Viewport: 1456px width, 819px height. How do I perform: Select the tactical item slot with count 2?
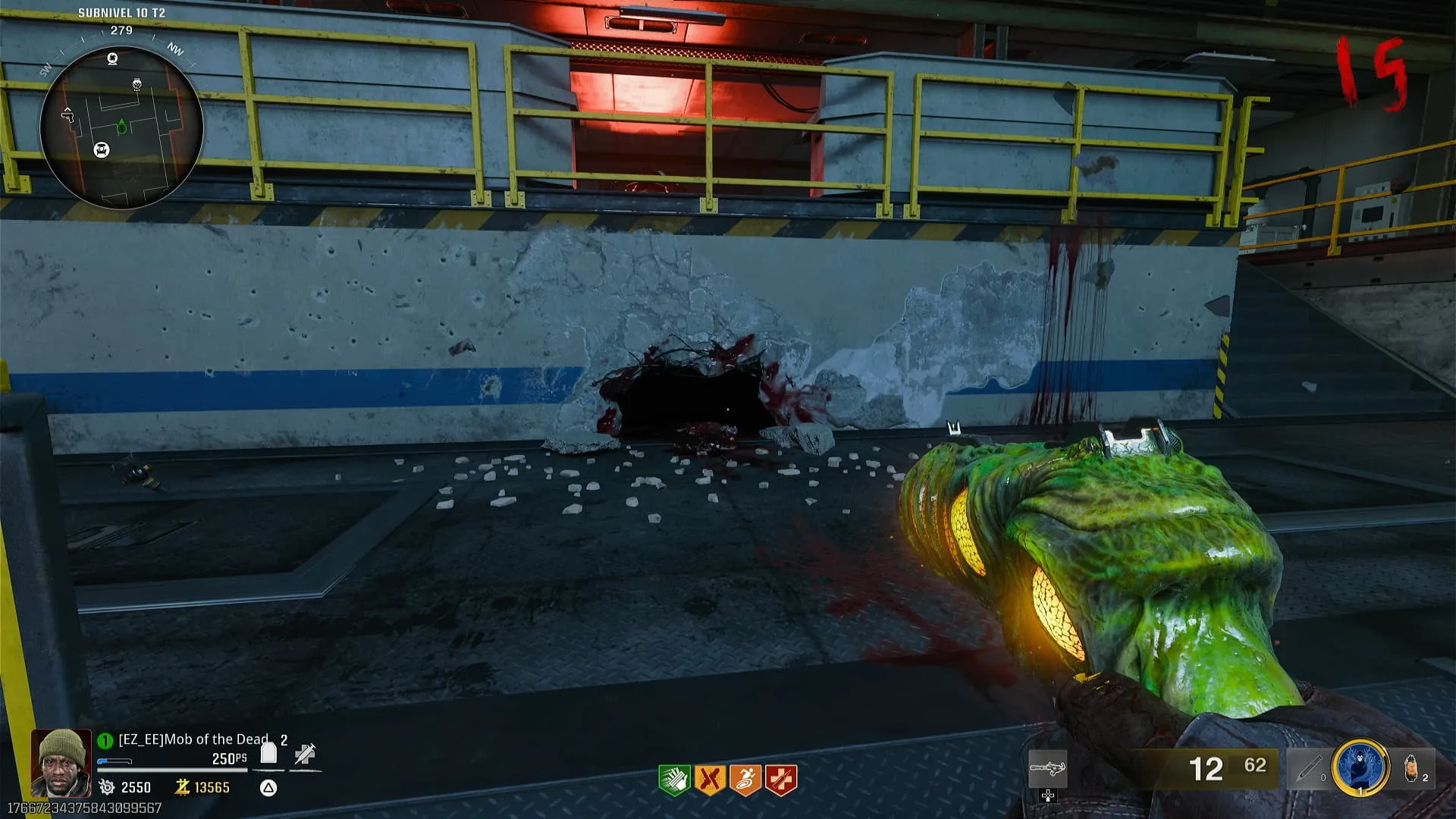[x=1412, y=769]
